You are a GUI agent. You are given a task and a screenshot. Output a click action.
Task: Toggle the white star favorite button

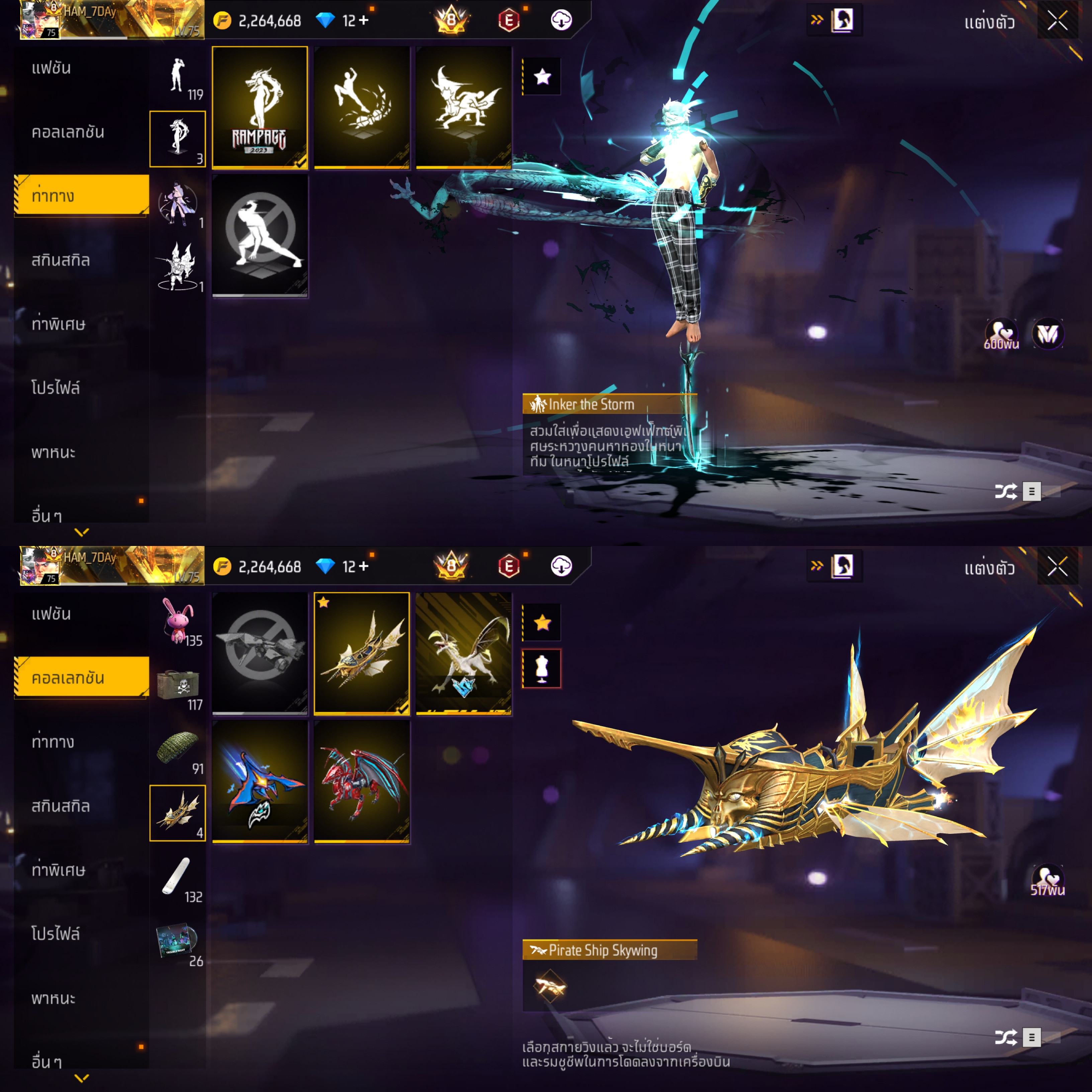pyautogui.click(x=542, y=76)
